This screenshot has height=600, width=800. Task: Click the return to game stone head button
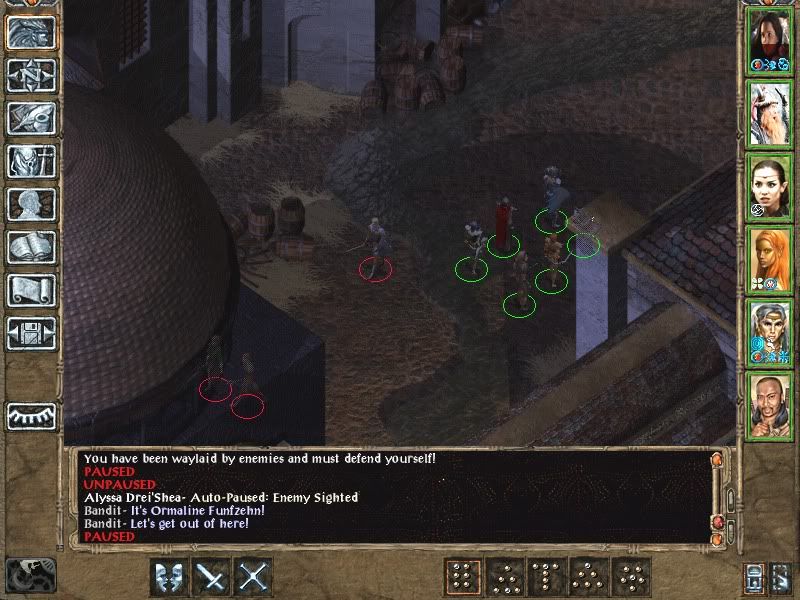click(31, 32)
